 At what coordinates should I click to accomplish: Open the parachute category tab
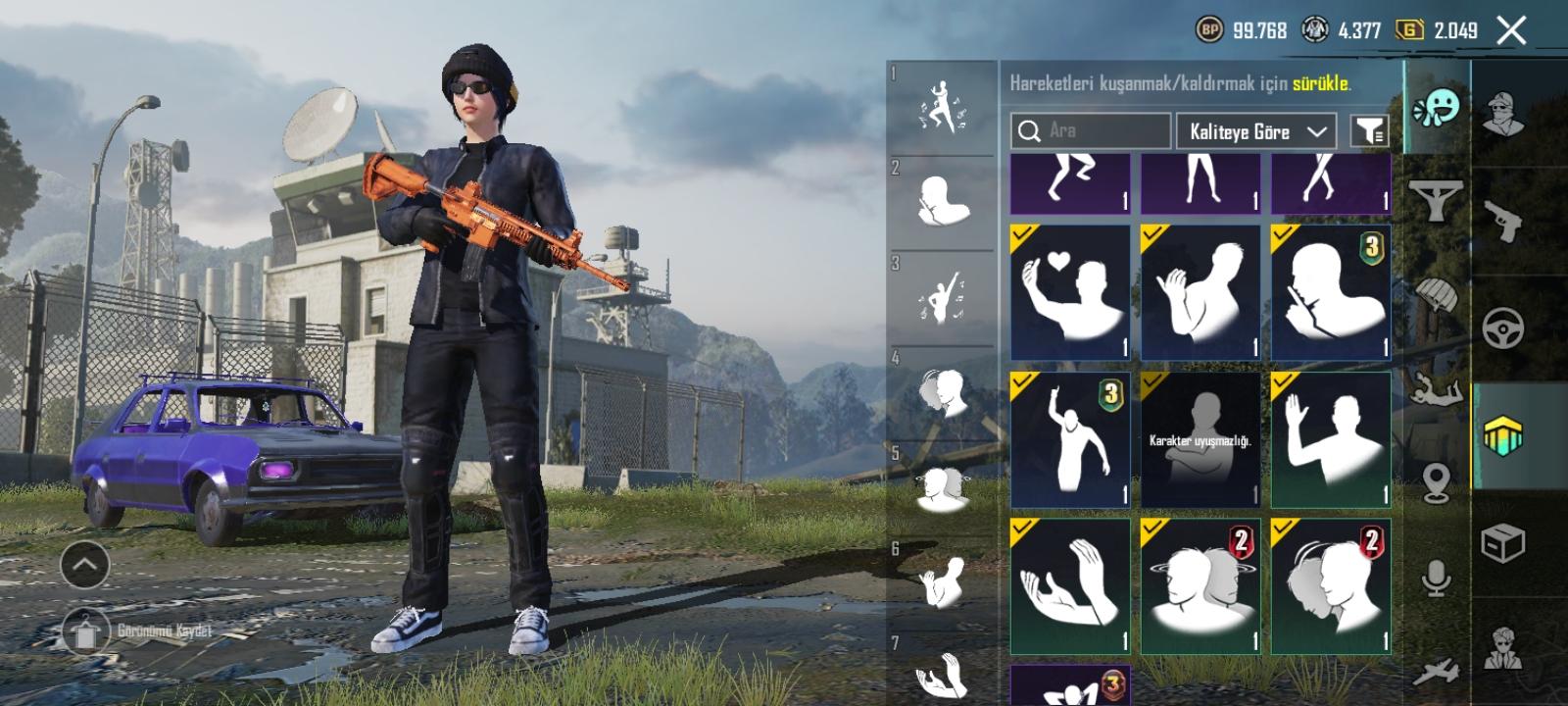pos(1436,294)
